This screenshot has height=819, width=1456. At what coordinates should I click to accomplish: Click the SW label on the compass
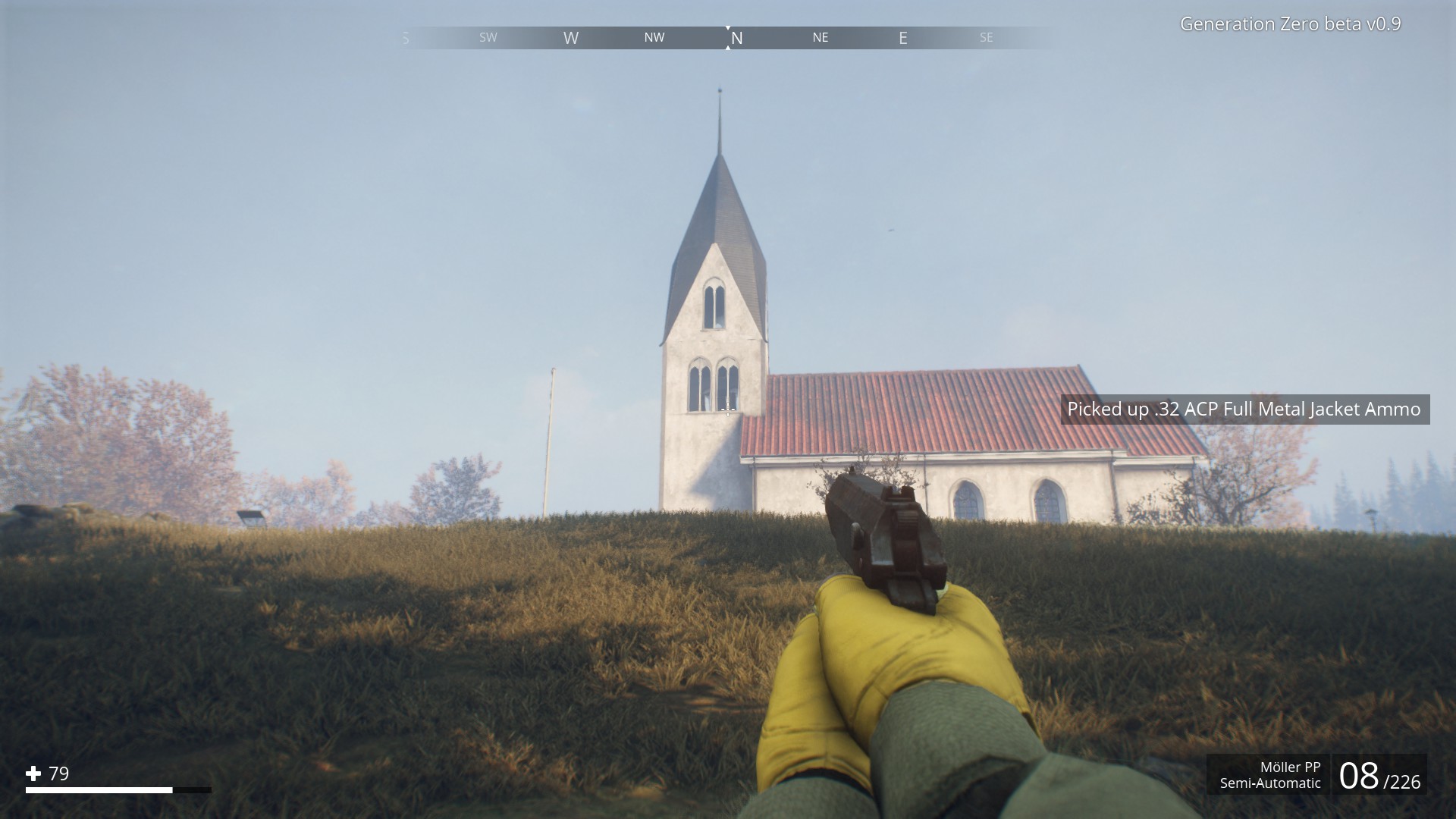488,37
